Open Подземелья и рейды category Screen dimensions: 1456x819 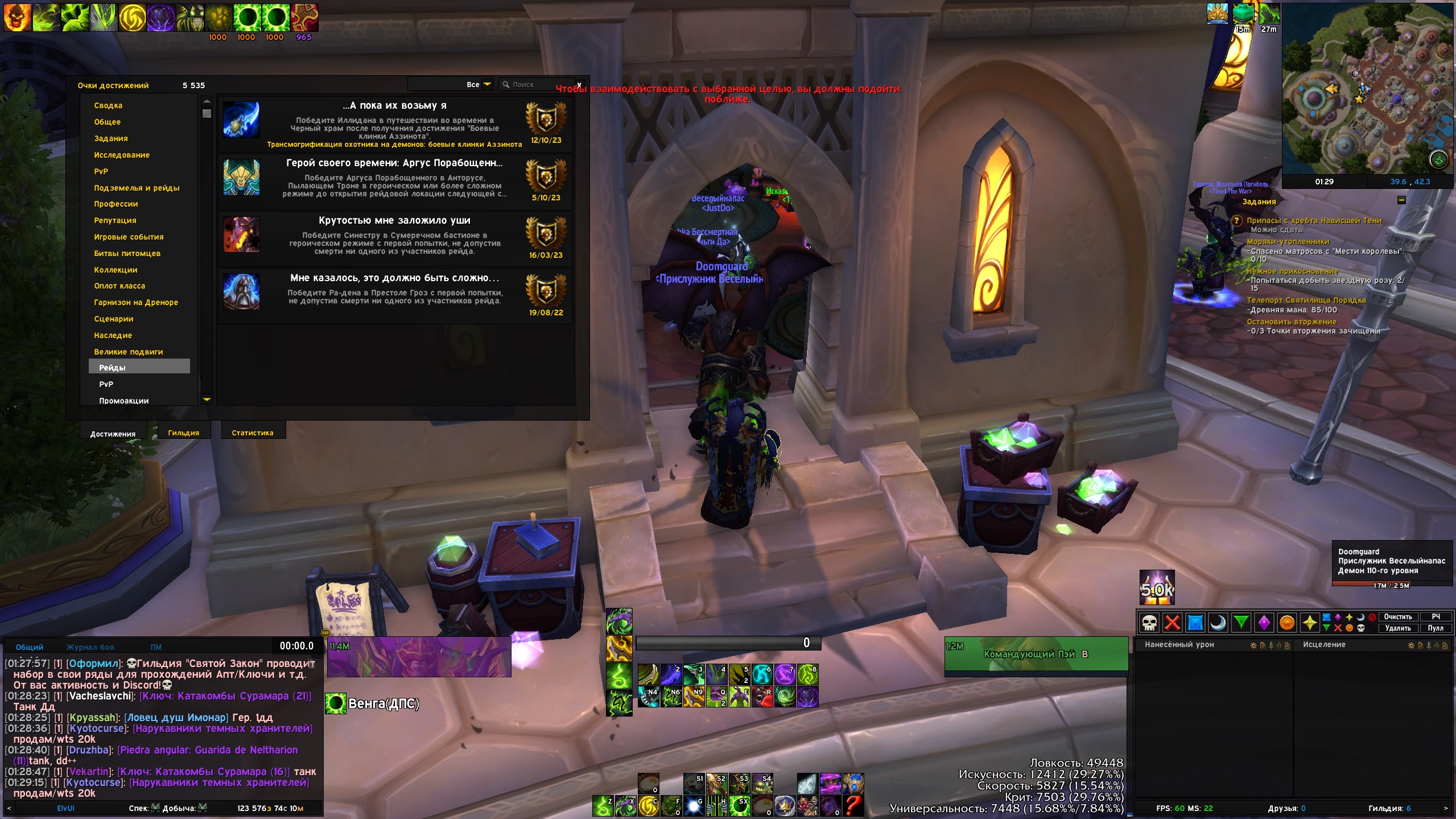[x=137, y=188]
